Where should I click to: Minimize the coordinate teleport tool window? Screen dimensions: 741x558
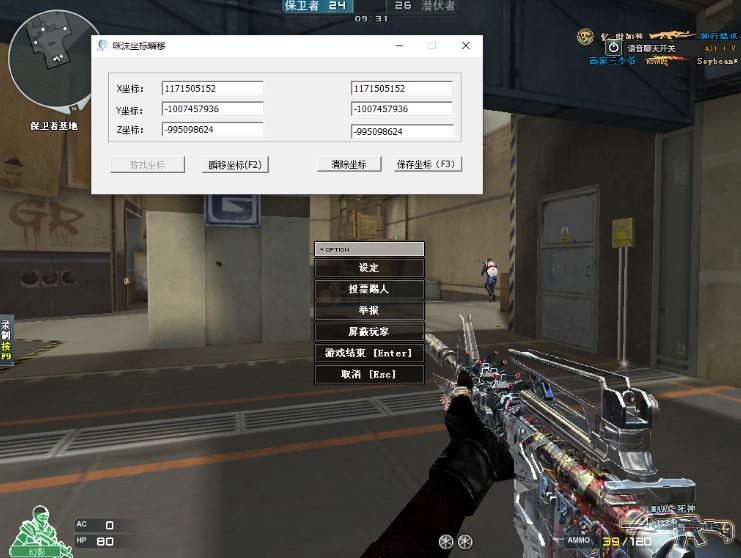click(399, 46)
